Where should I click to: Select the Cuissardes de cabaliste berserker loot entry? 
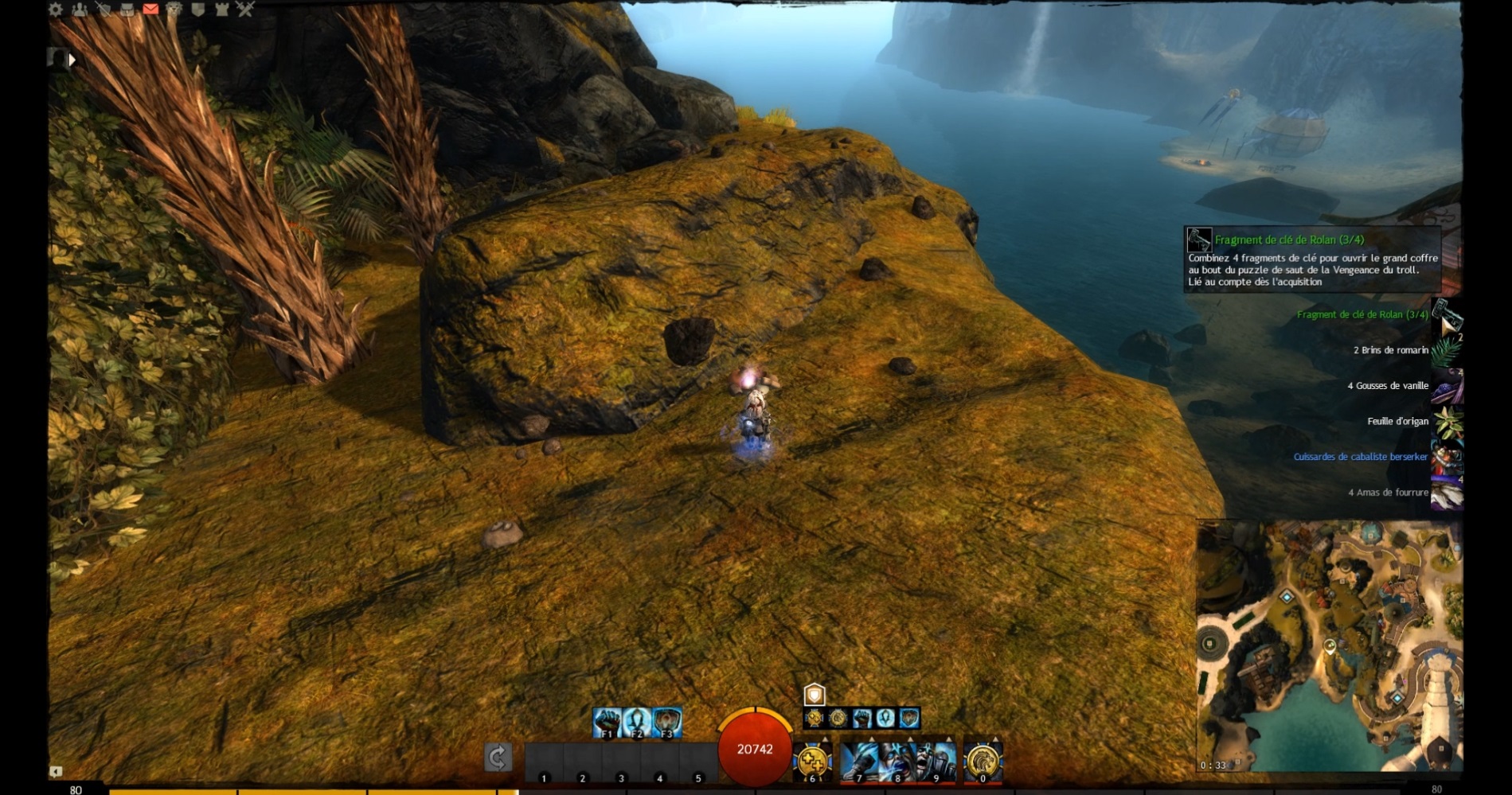[x=1360, y=457]
